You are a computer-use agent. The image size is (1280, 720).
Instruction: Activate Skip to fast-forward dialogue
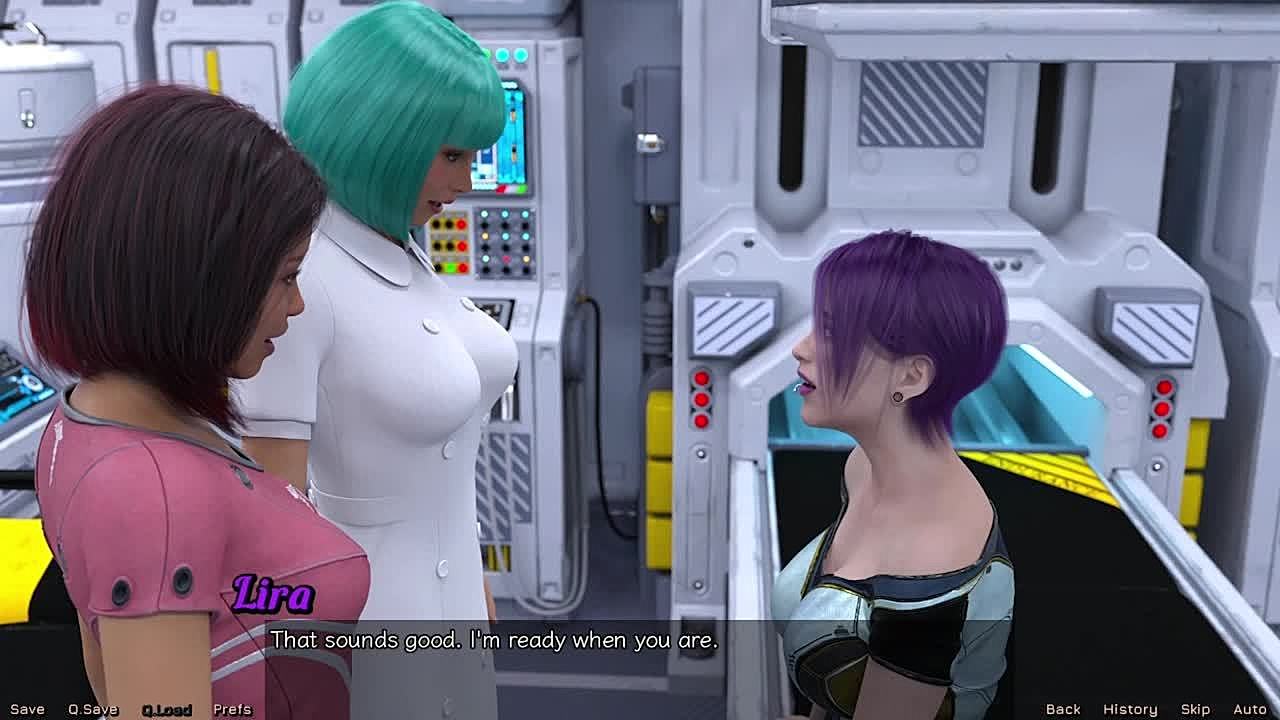click(x=1195, y=709)
